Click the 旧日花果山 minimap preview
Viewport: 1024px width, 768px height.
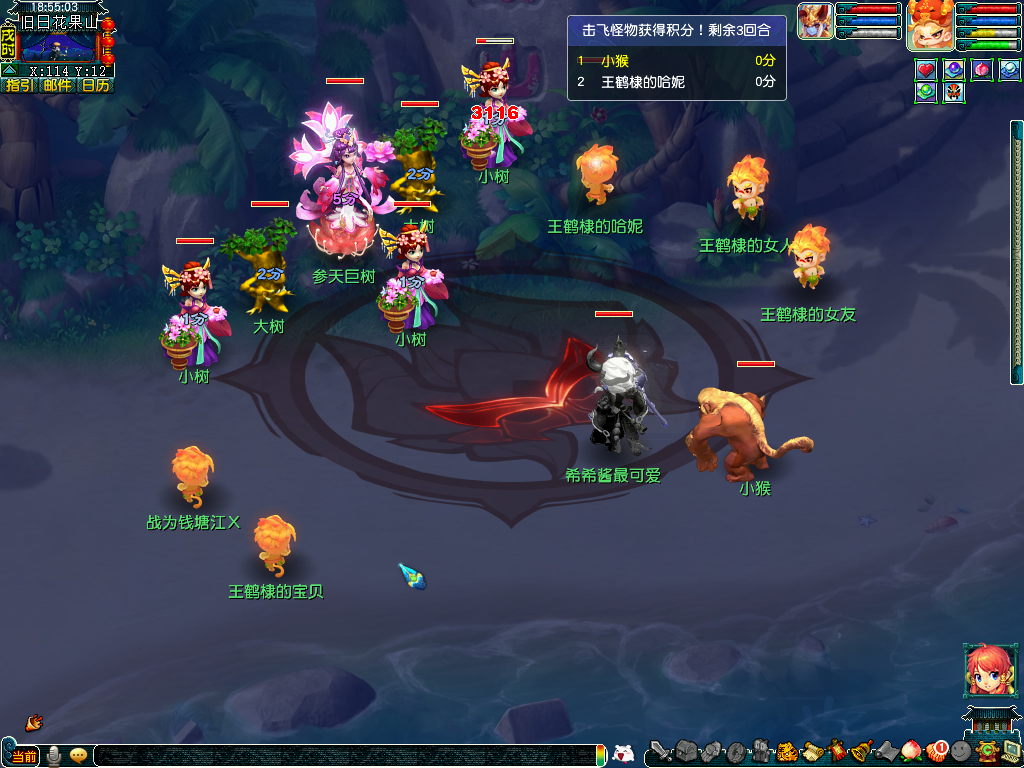pos(59,45)
